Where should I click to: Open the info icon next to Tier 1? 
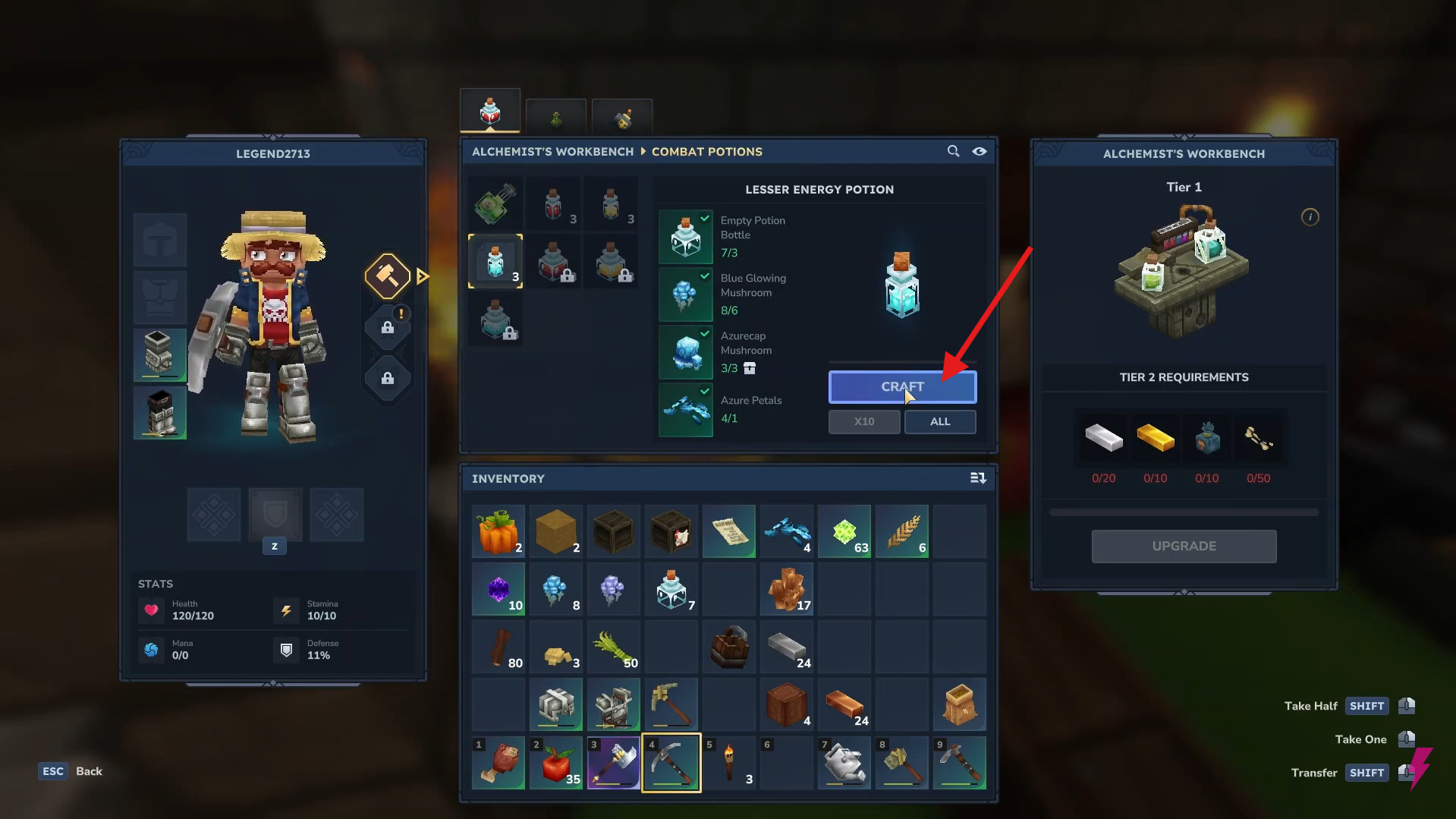pyautogui.click(x=1310, y=216)
